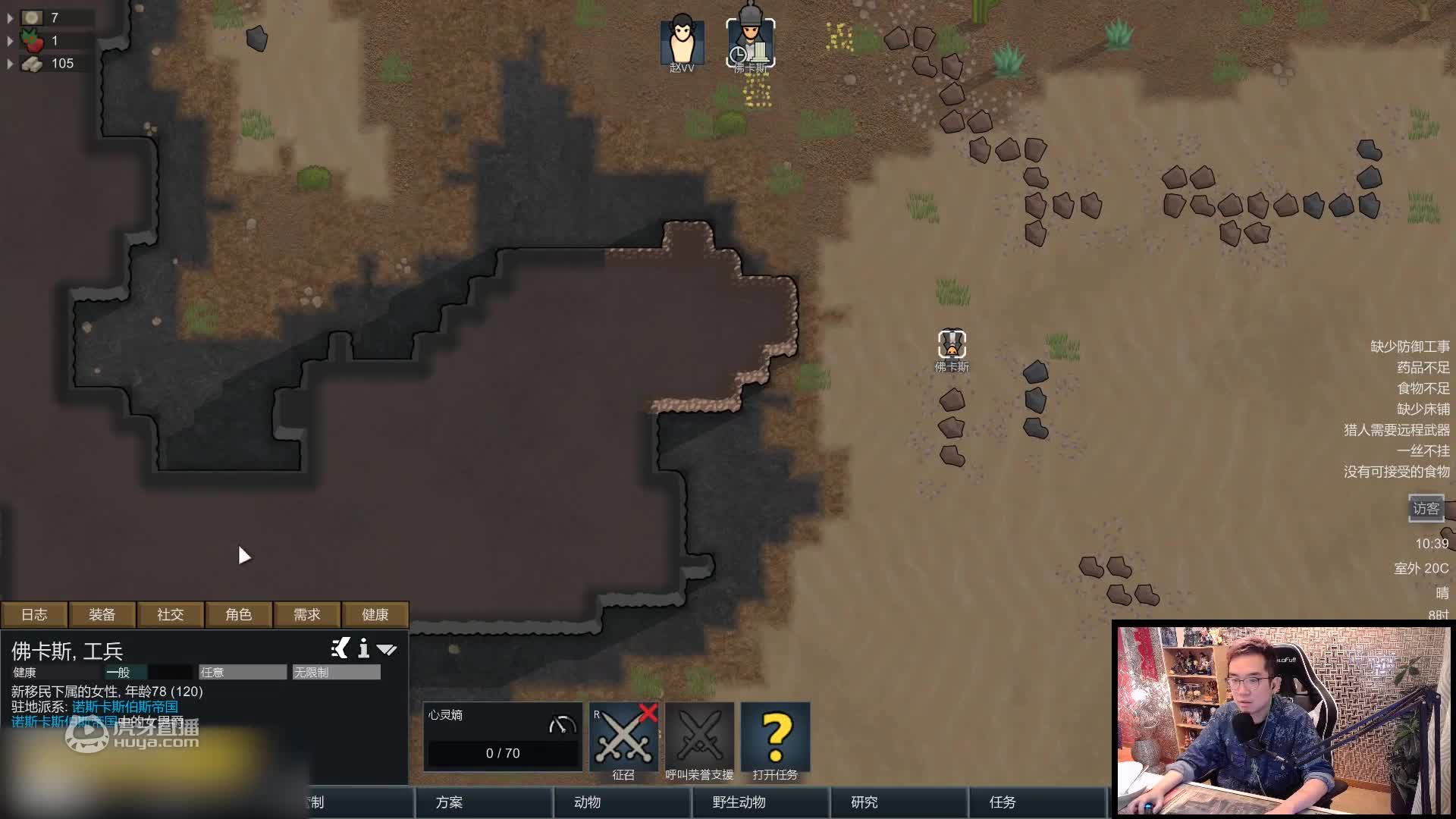Click the 打开任务 question mark button

click(775, 738)
